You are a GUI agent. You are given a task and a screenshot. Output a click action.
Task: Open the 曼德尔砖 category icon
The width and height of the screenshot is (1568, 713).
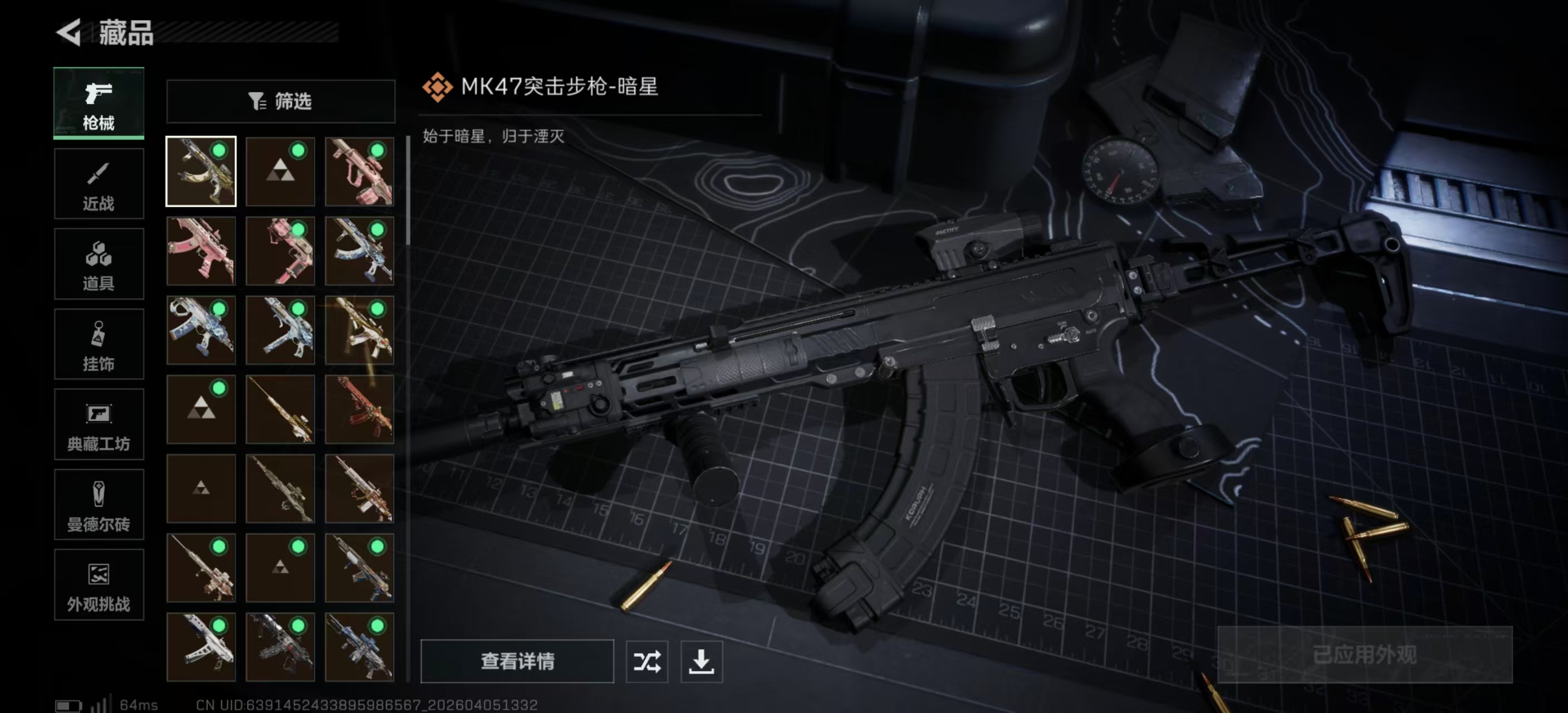click(99, 505)
